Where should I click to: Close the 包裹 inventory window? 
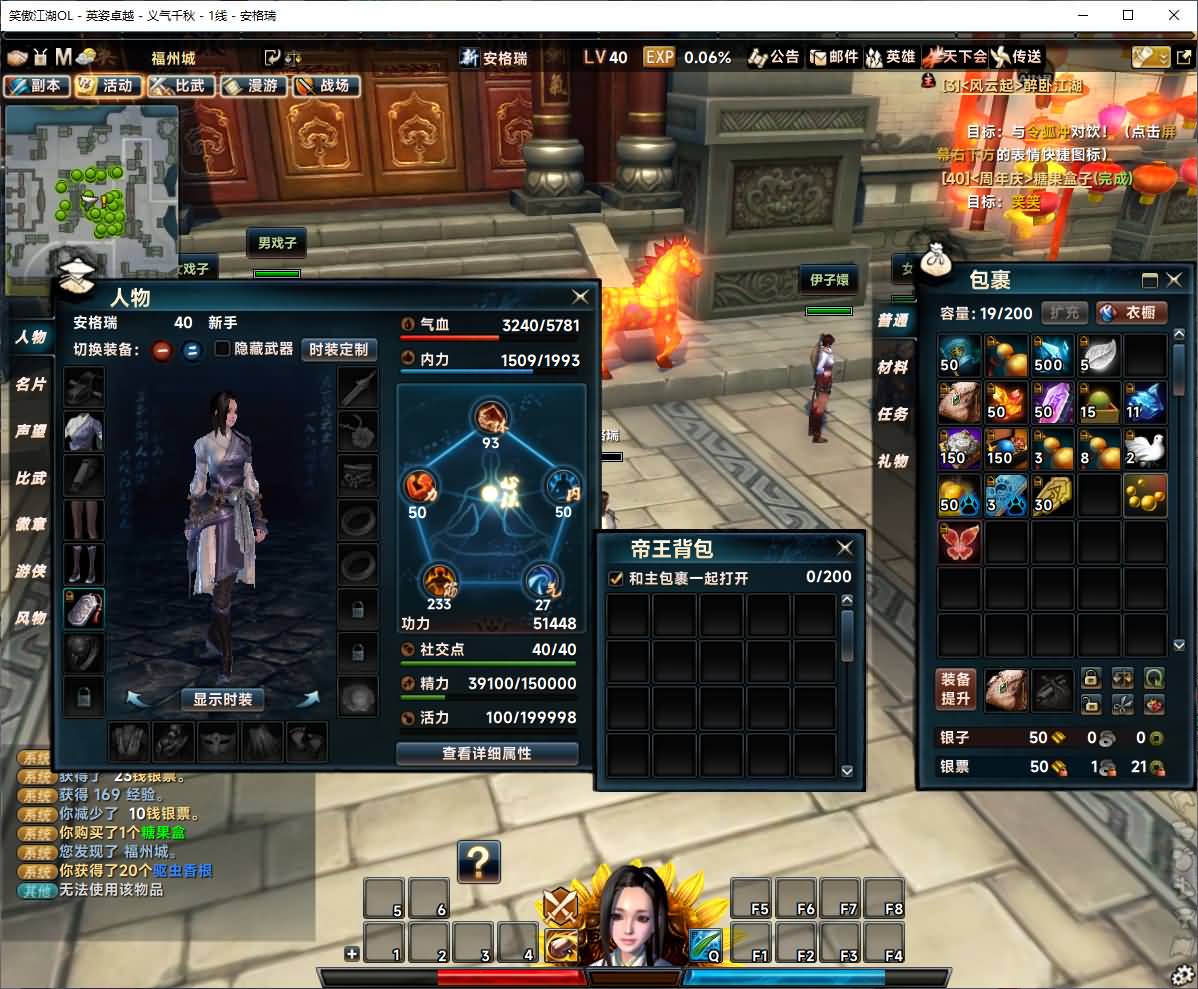(1175, 280)
